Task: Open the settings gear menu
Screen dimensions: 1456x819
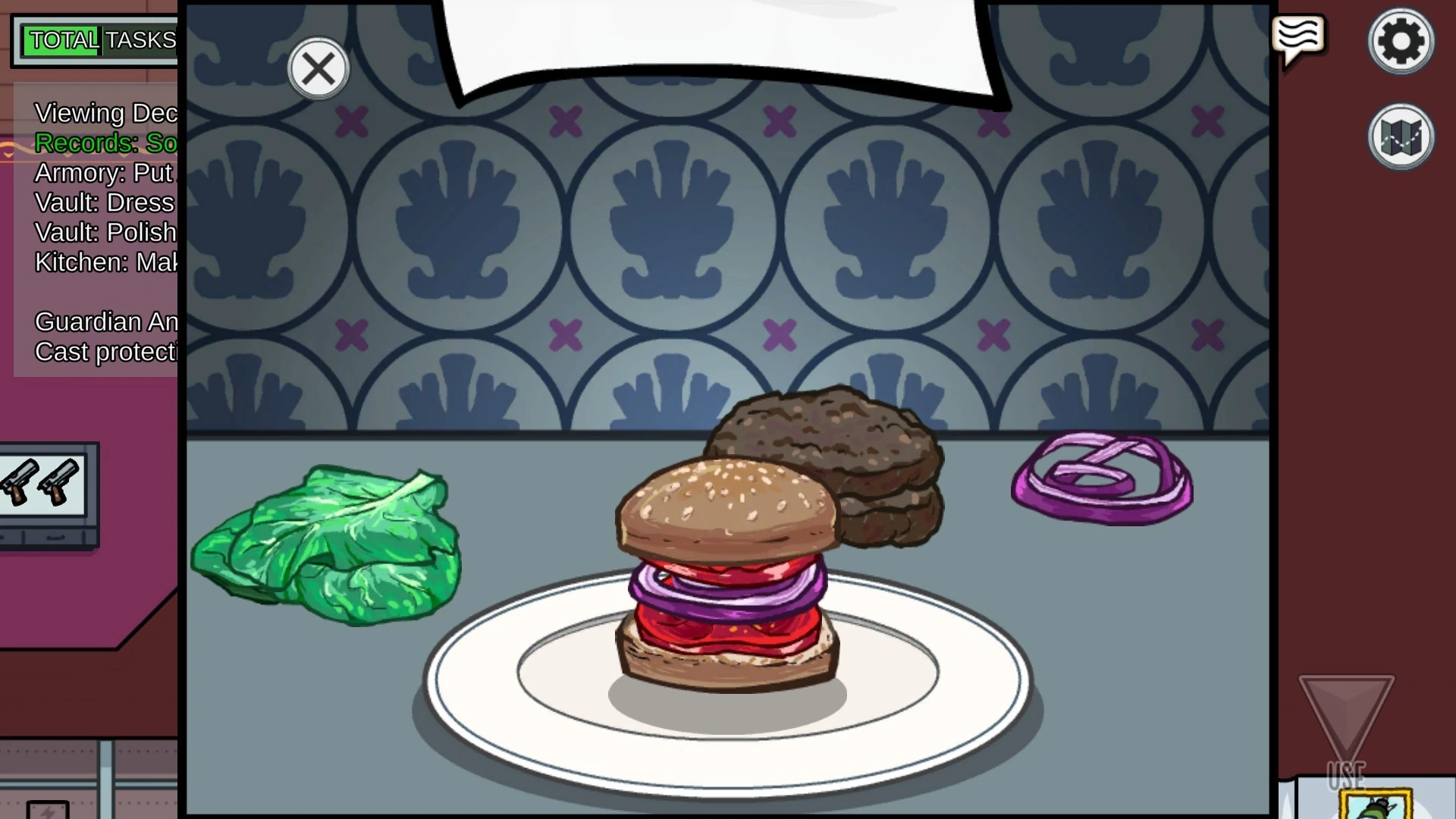Action: pyautogui.click(x=1401, y=41)
